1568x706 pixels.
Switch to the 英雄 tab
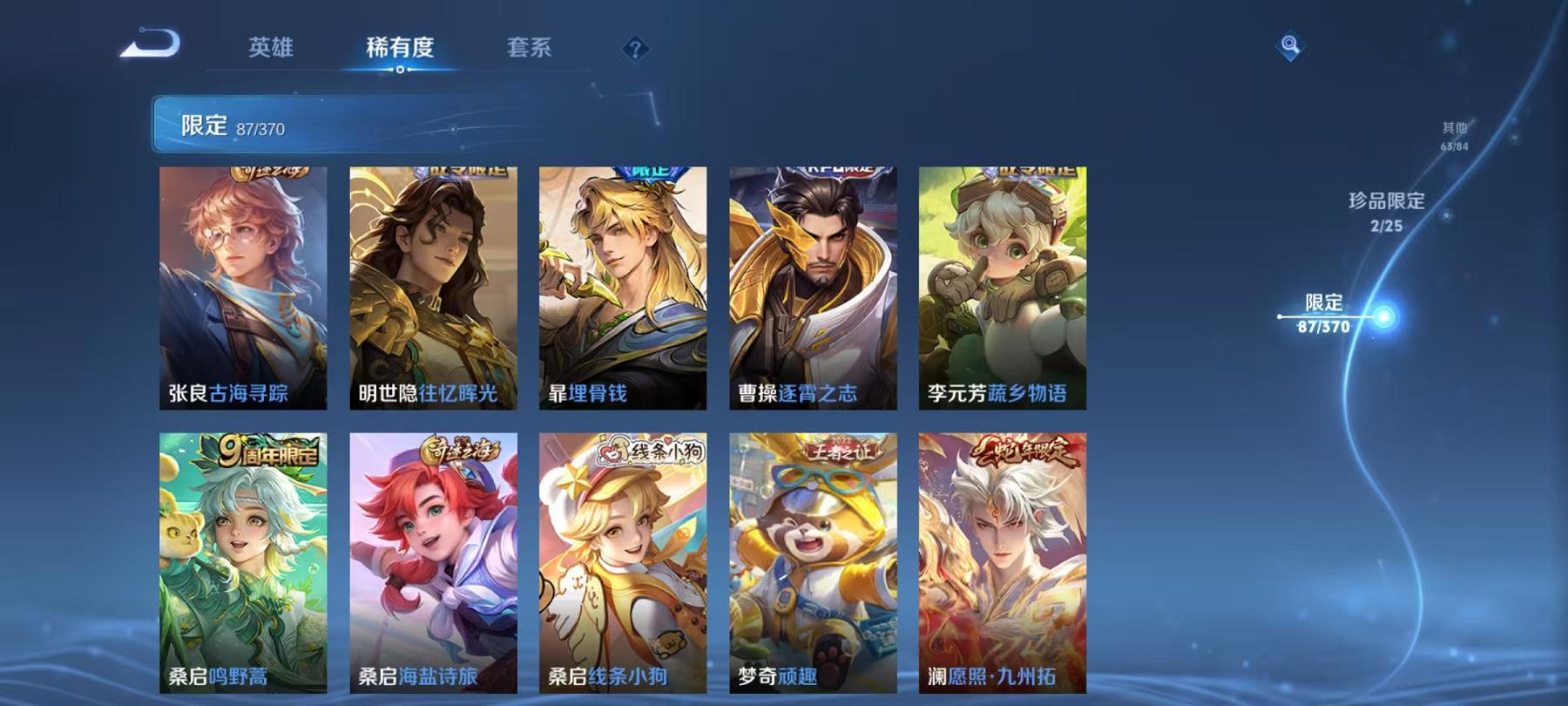click(273, 50)
